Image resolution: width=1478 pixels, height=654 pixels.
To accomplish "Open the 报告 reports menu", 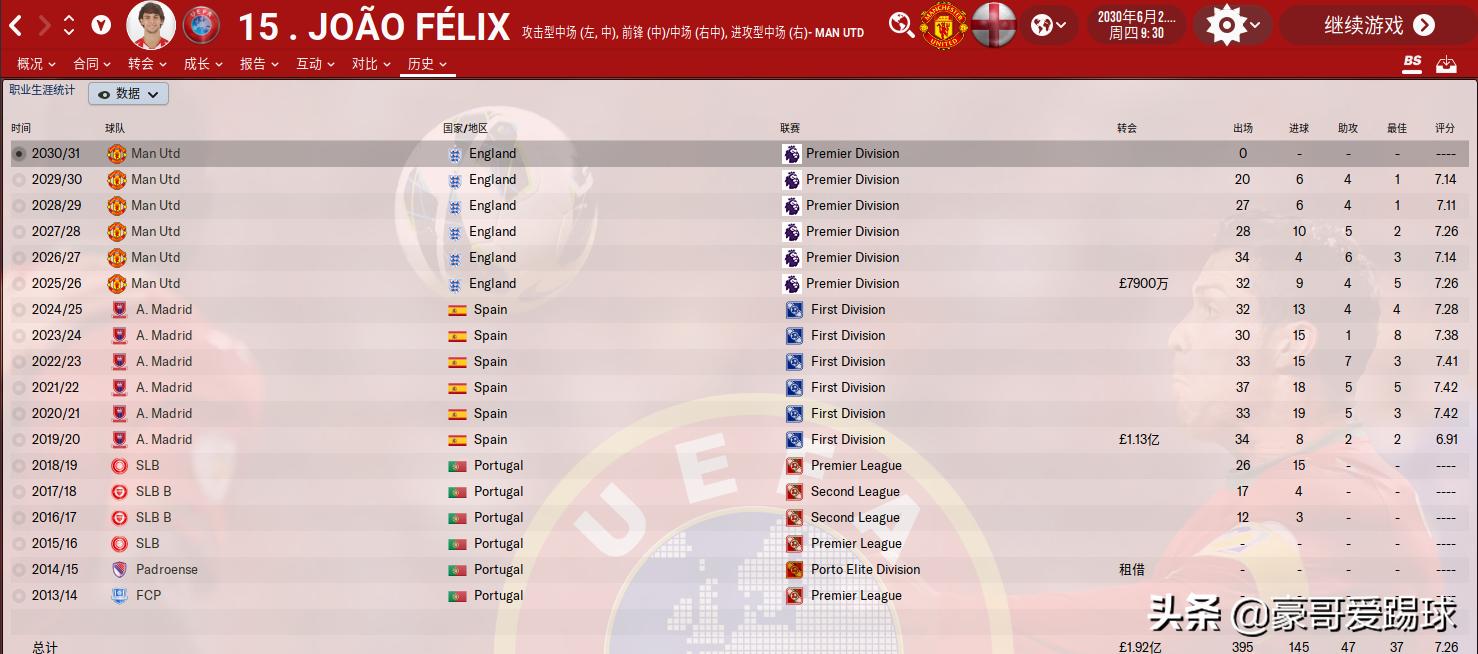I will (x=259, y=64).
